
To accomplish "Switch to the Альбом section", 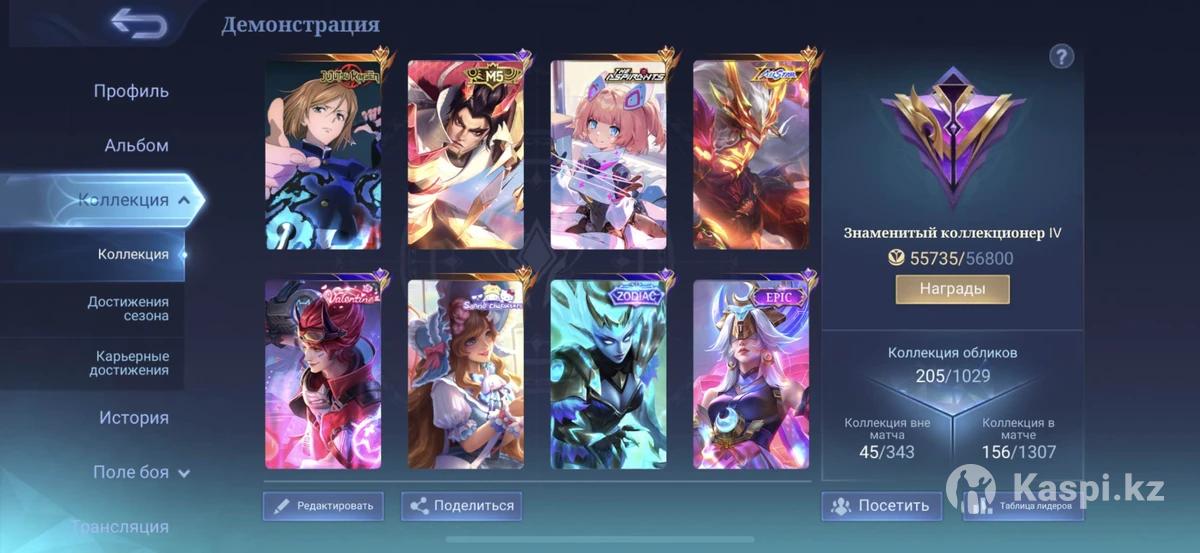I will coord(136,145).
